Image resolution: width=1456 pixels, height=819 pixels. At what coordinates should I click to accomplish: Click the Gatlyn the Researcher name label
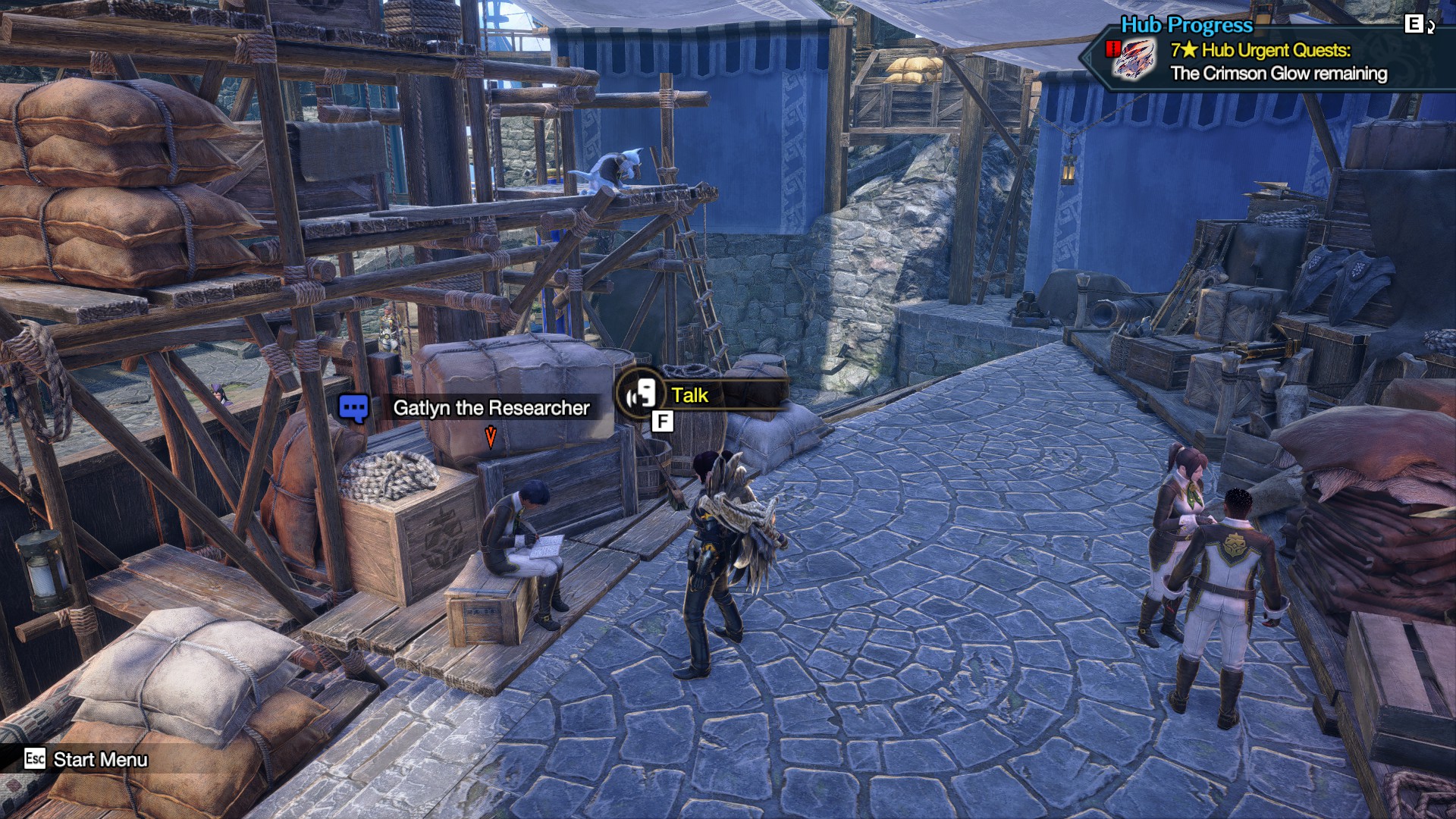tap(491, 408)
